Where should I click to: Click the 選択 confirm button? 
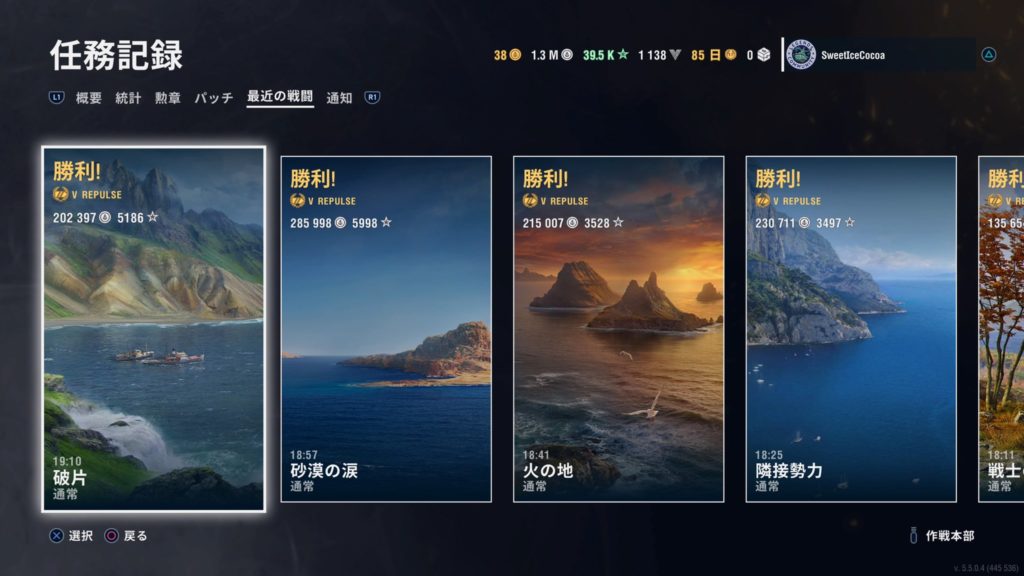[x=72, y=536]
